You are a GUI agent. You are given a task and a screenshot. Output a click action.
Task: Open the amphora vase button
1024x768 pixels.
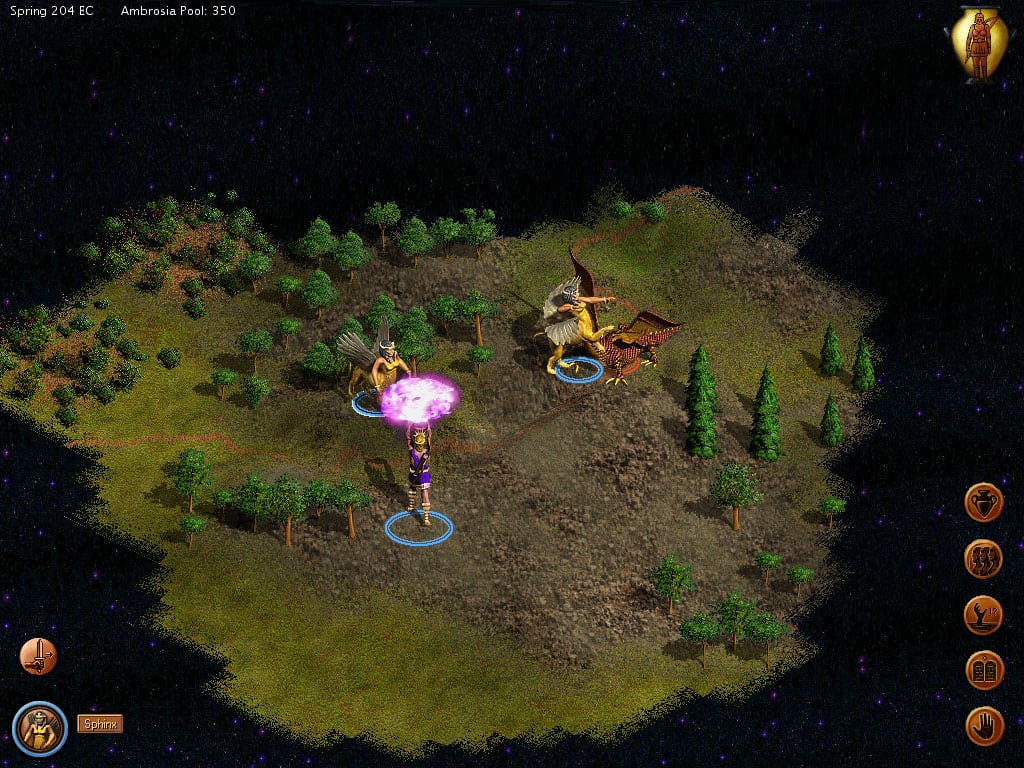click(984, 502)
